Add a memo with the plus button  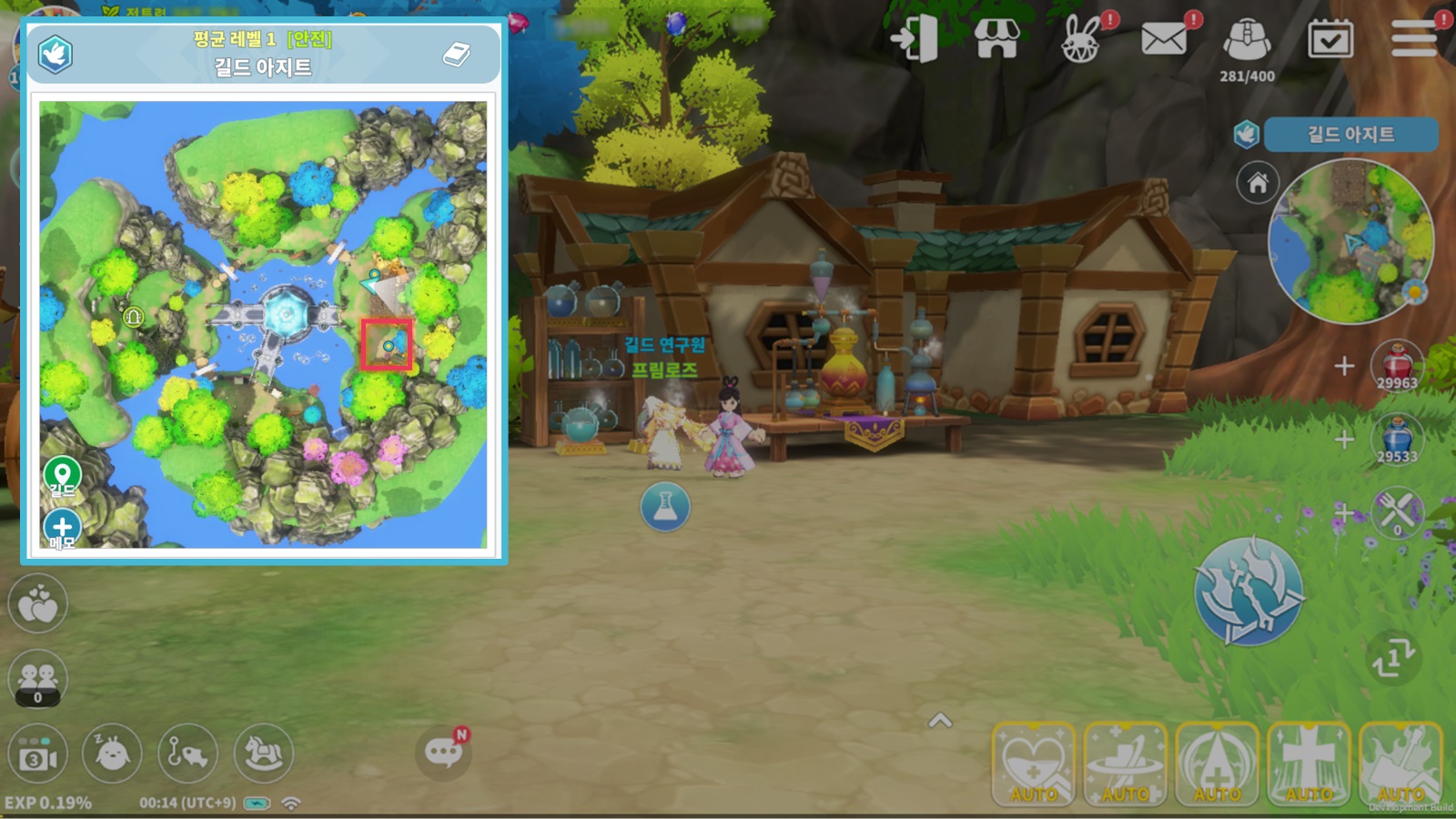tap(62, 527)
